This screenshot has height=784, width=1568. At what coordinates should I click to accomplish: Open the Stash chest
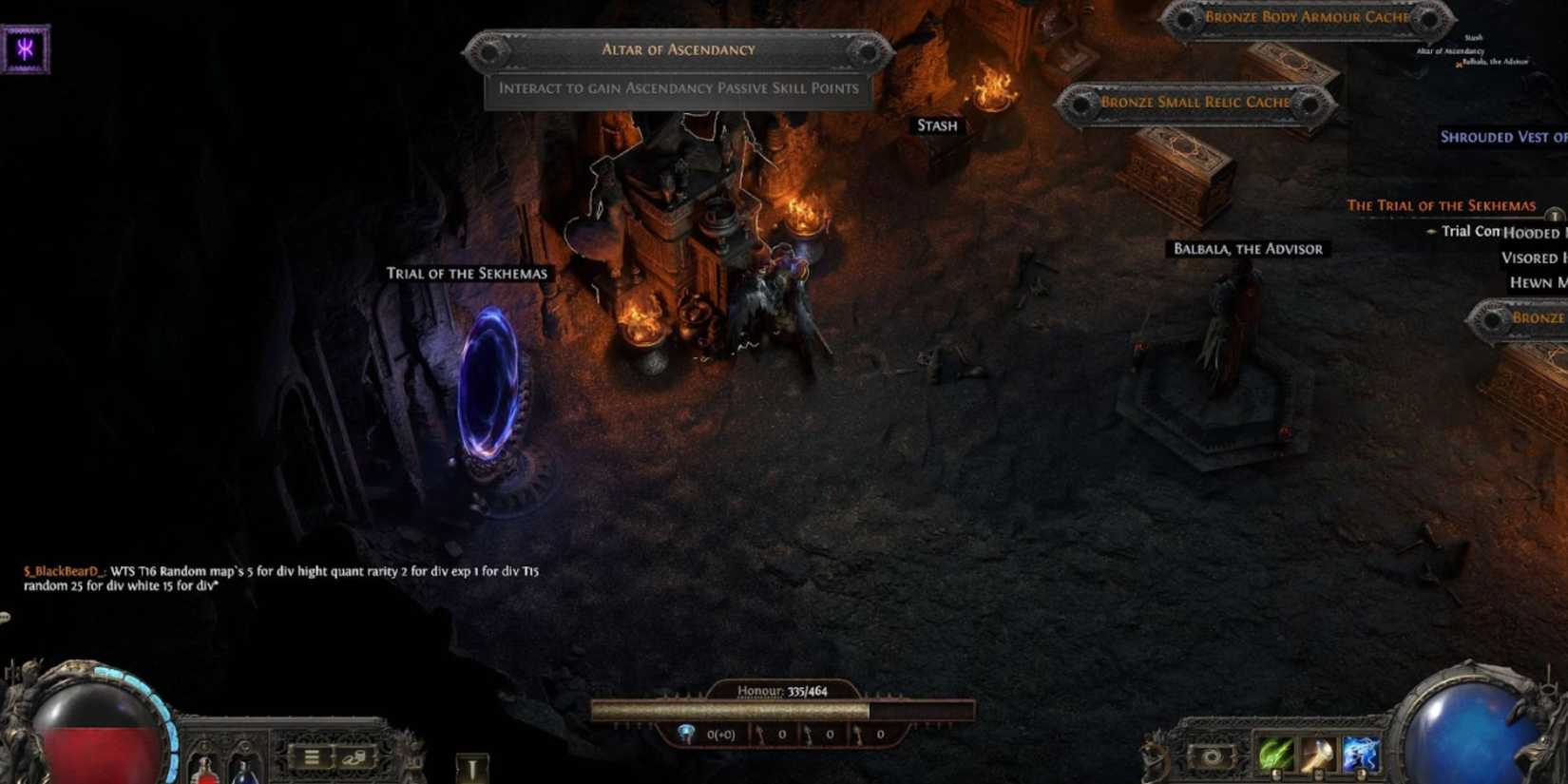pyautogui.click(x=936, y=124)
